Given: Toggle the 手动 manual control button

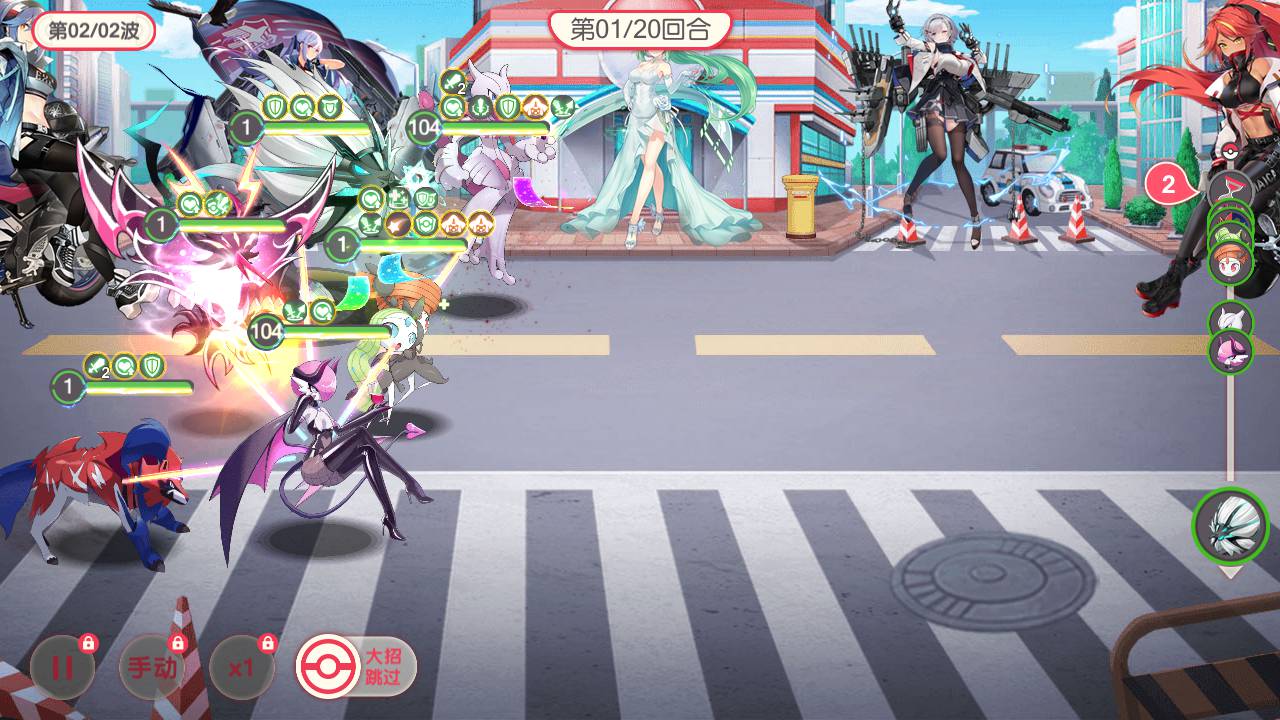Looking at the screenshot, I should point(152,667).
